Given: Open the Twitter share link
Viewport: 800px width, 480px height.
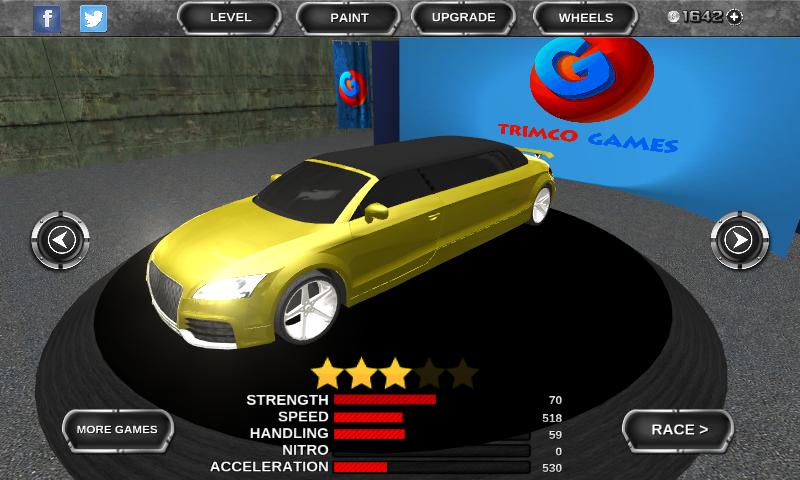Looking at the screenshot, I should point(93,18).
